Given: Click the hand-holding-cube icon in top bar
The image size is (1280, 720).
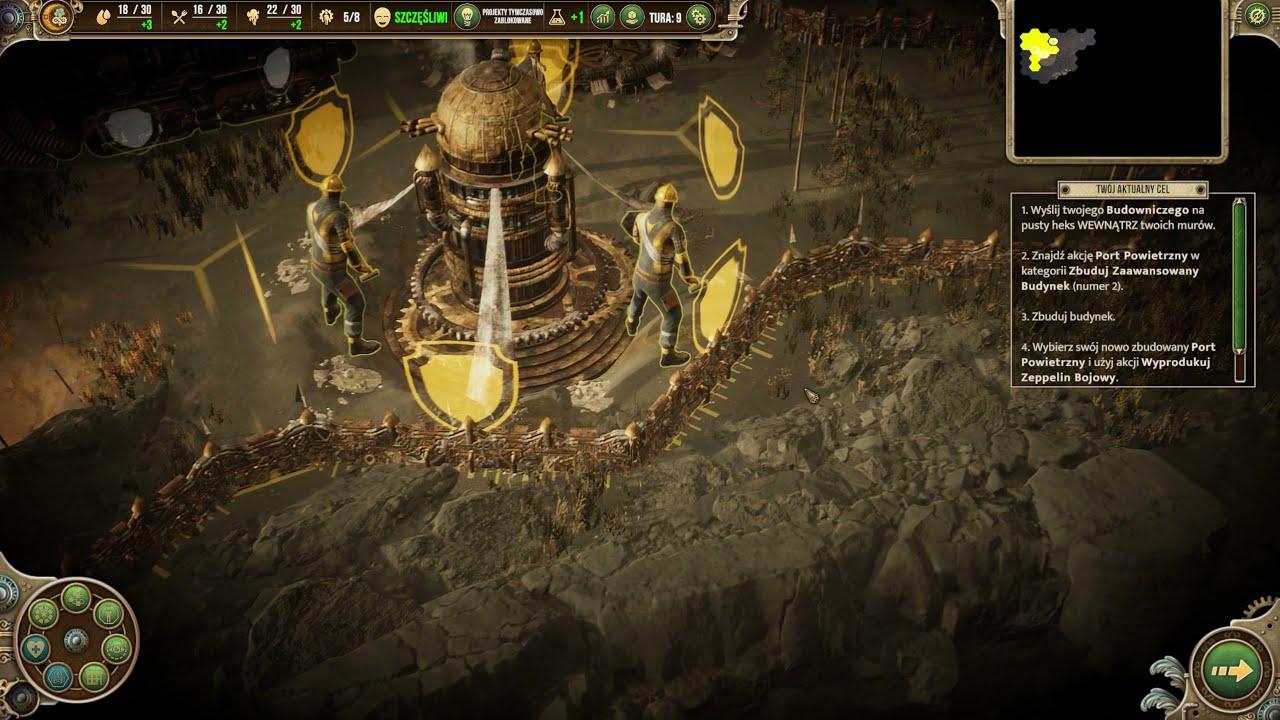Looking at the screenshot, I should [632, 16].
